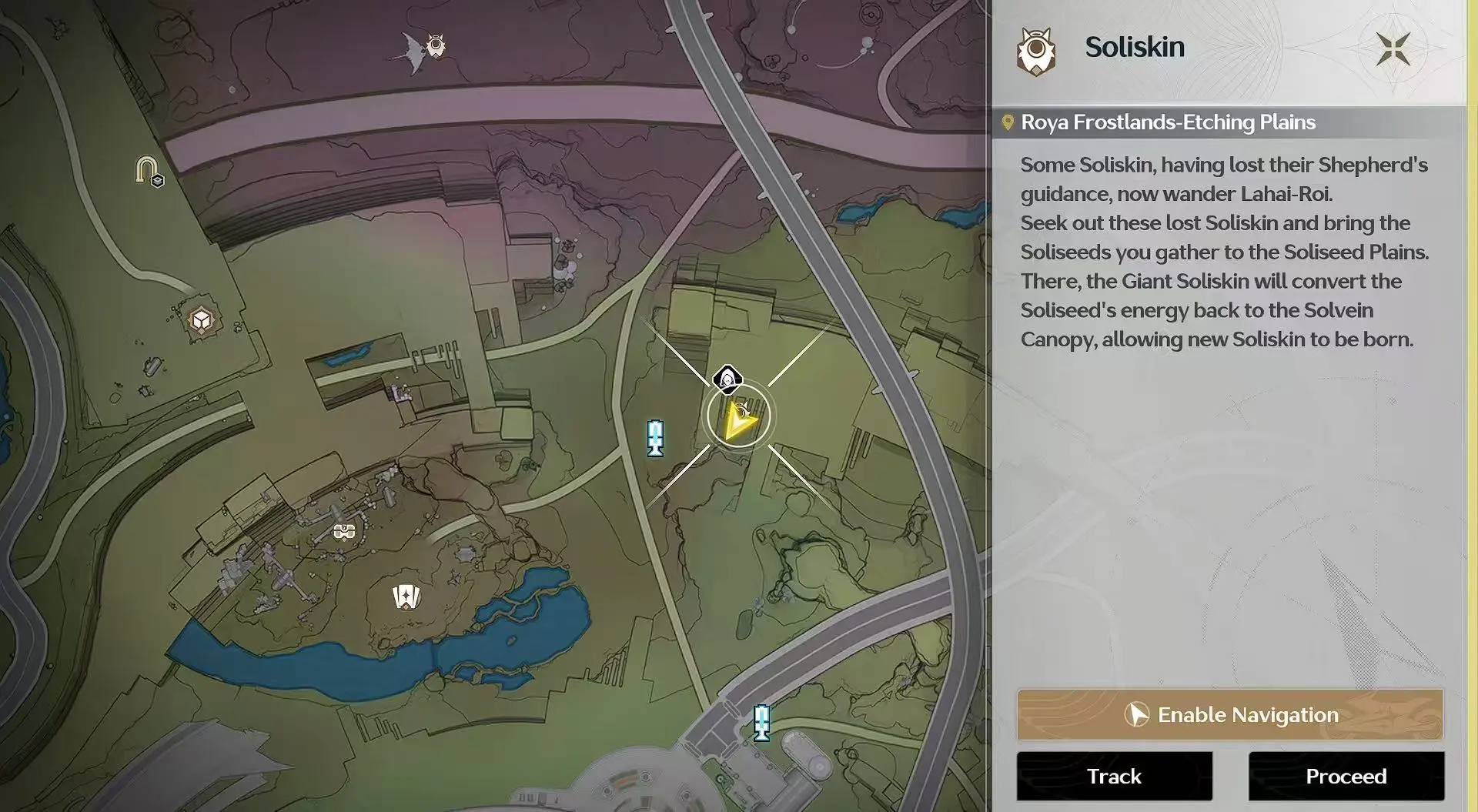Open the horseshoe arch map marker
Image resolution: width=1478 pixels, height=812 pixels.
pos(147,170)
